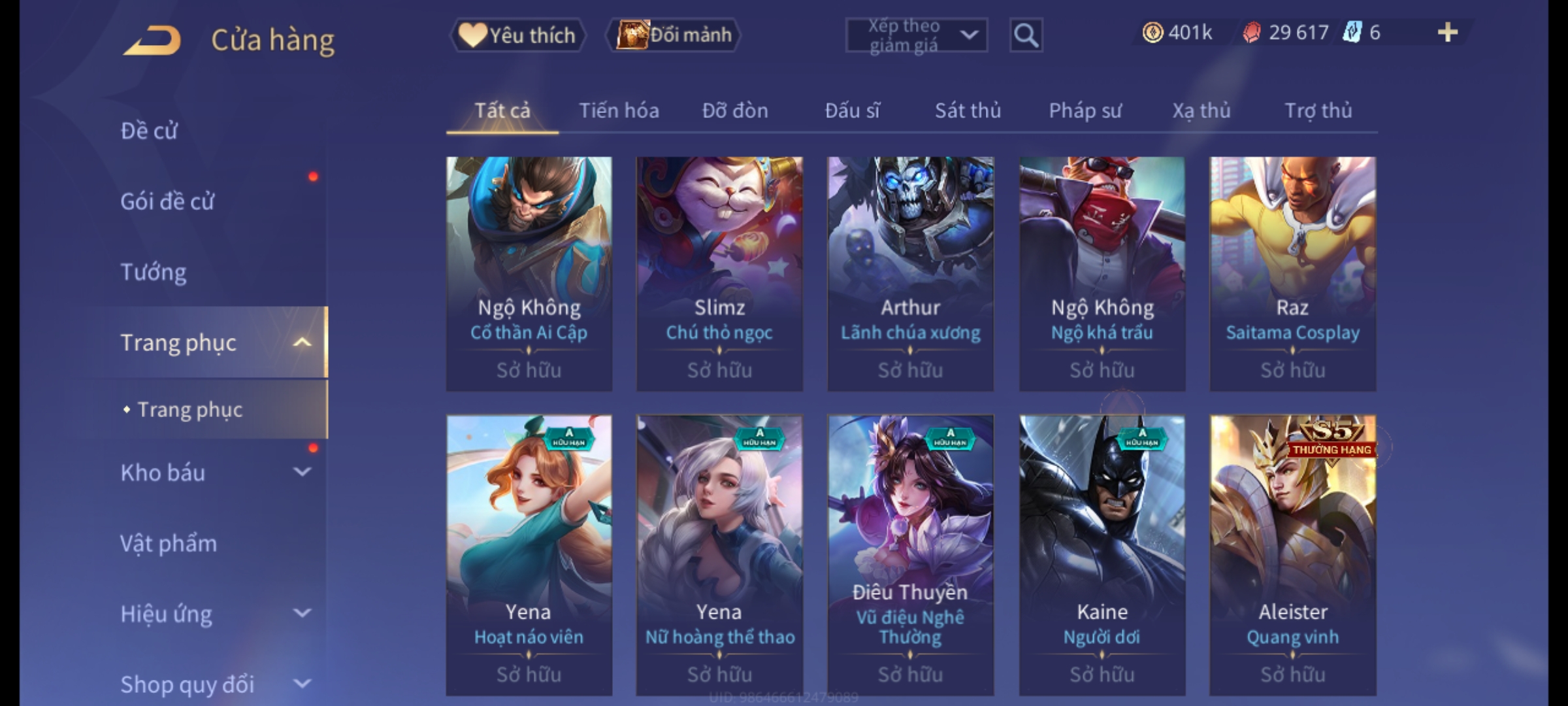This screenshot has height=706, width=1568.
Task: Open the Đổi mảnh exchange
Action: click(x=674, y=35)
